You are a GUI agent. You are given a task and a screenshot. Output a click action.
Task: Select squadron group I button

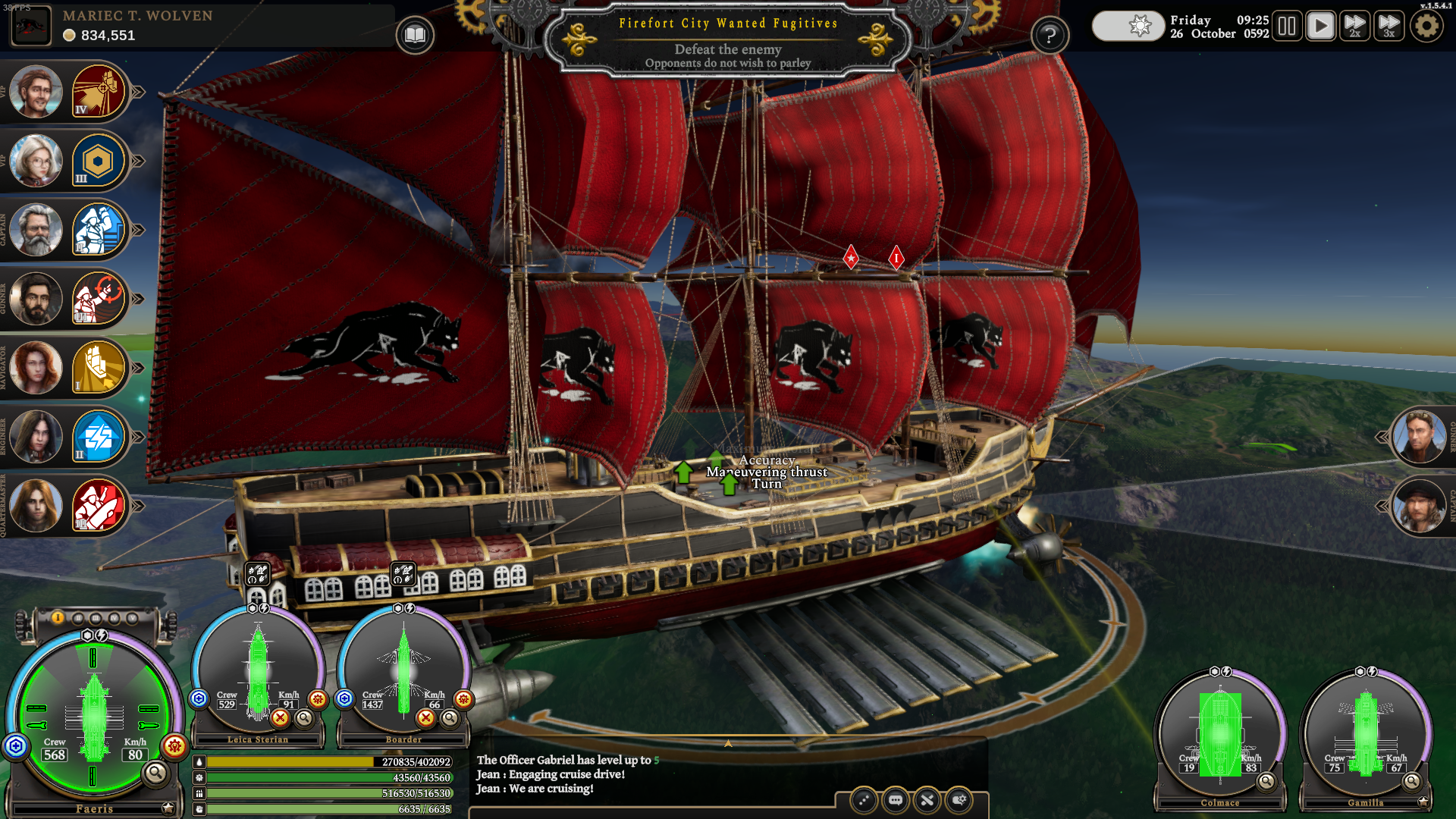pyautogui.click(x=58, y=618)
